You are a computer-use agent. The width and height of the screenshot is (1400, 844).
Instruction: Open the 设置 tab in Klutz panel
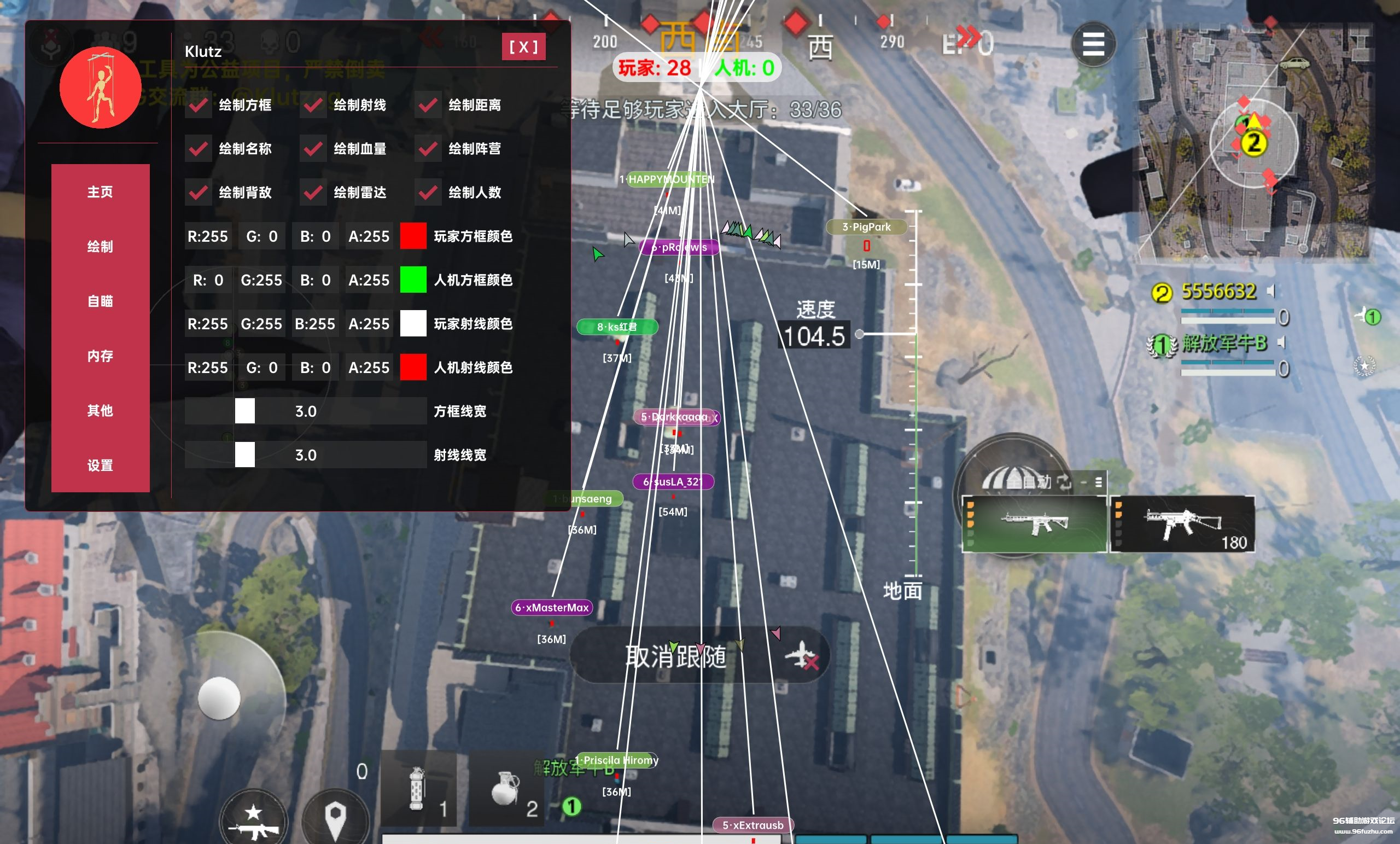(x=100, y=465)
